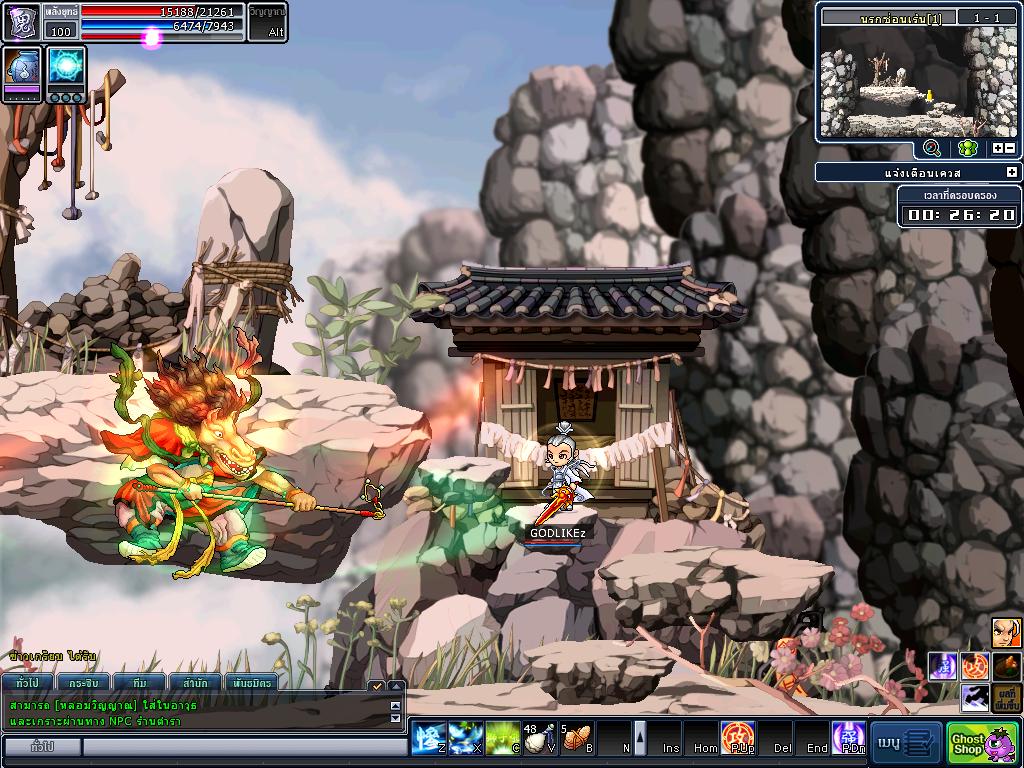The image size is (1024, 768).
Task: Activate the Z hotkey skill icon
Action: pos(427,739)
